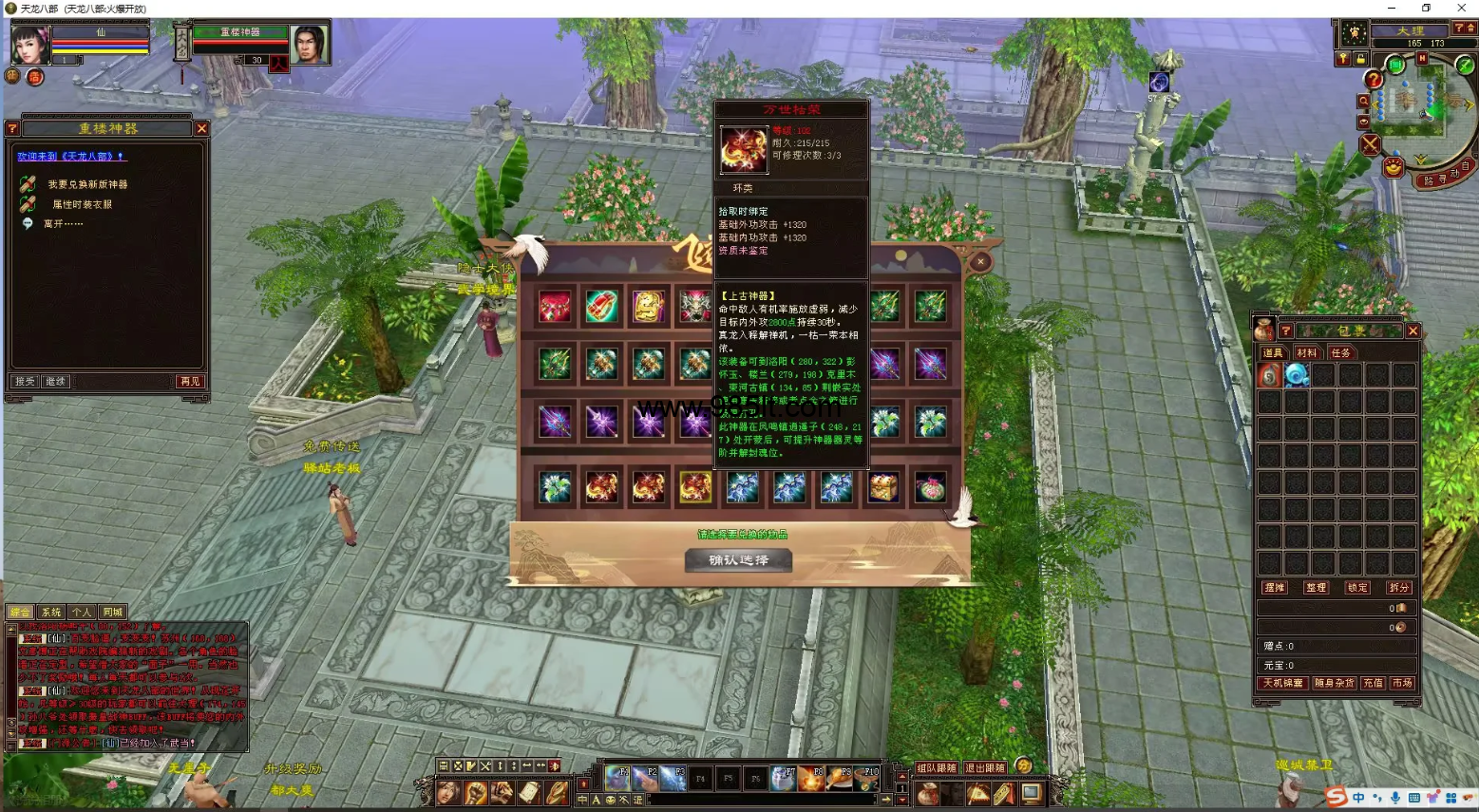
Task: Close the artifact exchange shelf window
Action: point(980,261)
